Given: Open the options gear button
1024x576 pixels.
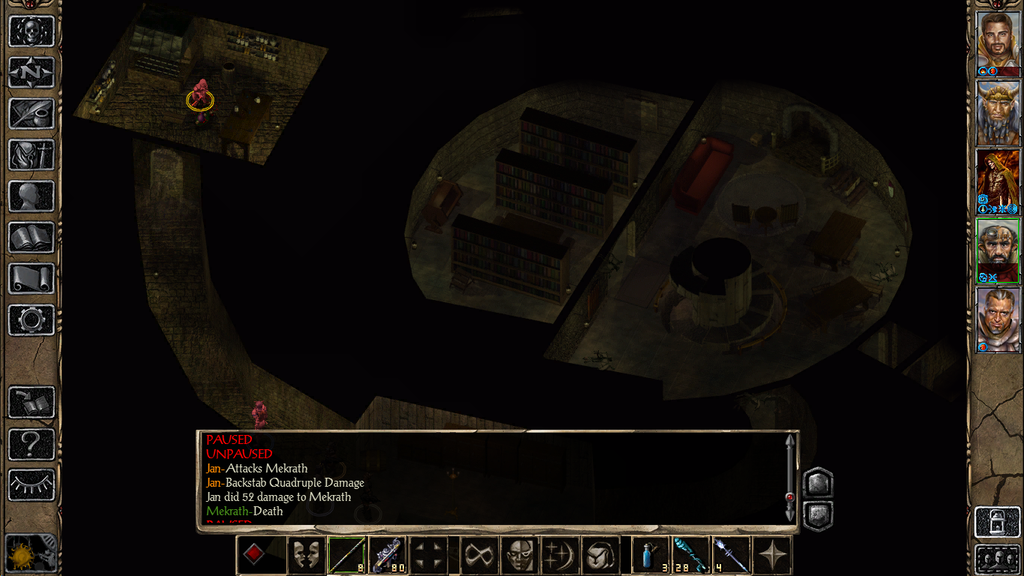Looking at the screenshot, I should point(31,320).
